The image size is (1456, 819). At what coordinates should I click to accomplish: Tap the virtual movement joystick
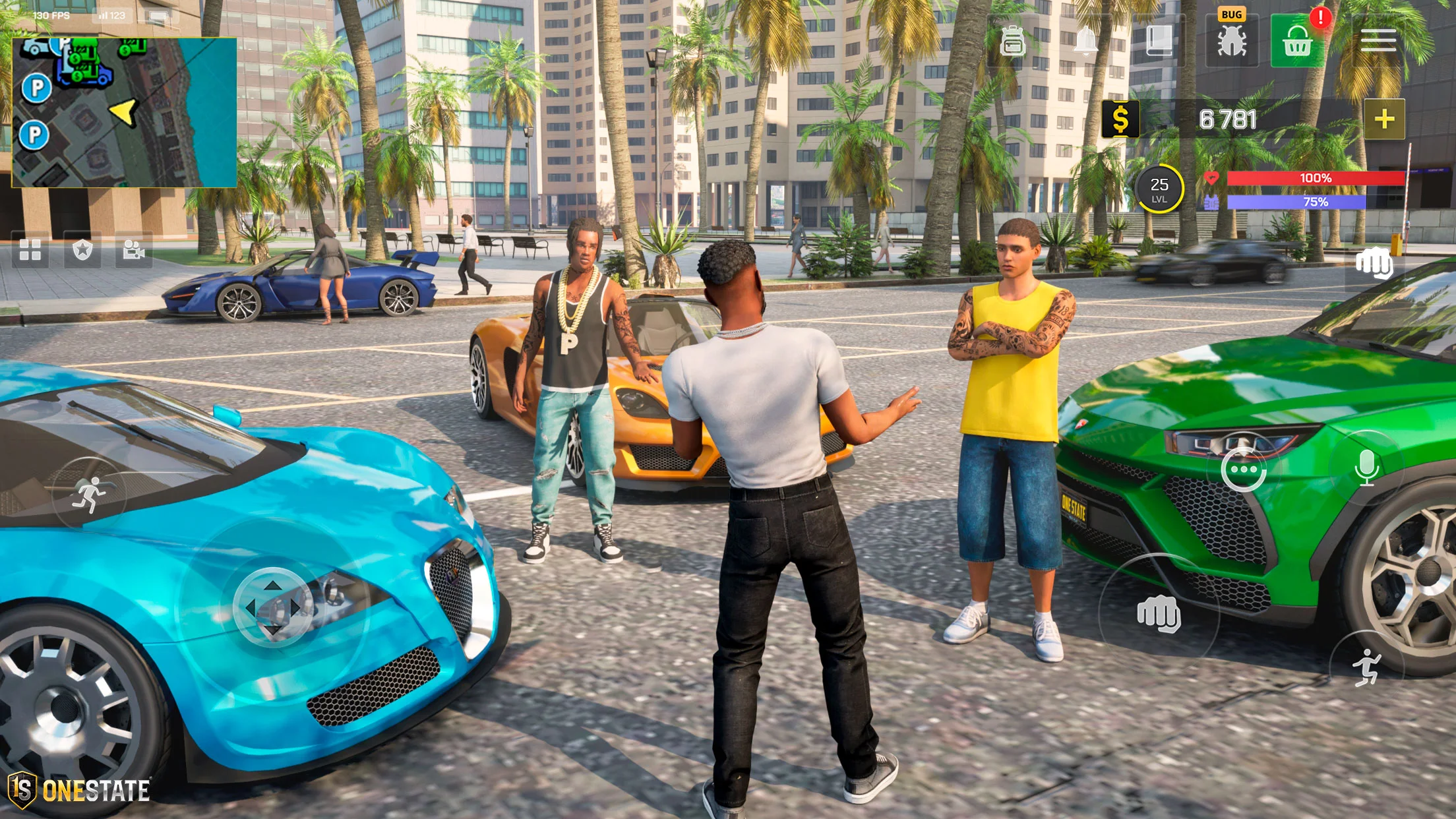pos(272,607)
